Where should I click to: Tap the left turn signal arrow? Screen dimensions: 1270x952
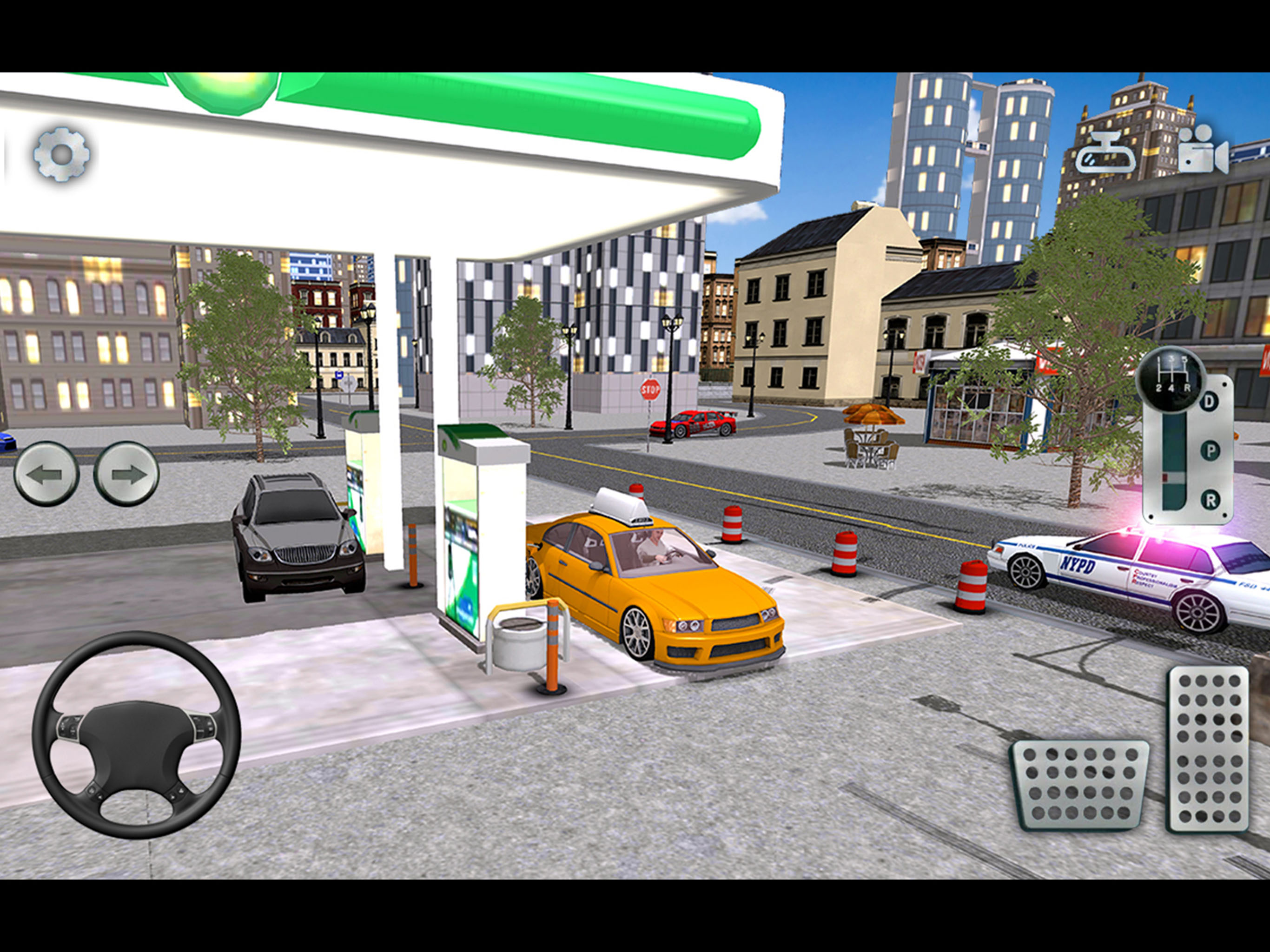point(46,474)
